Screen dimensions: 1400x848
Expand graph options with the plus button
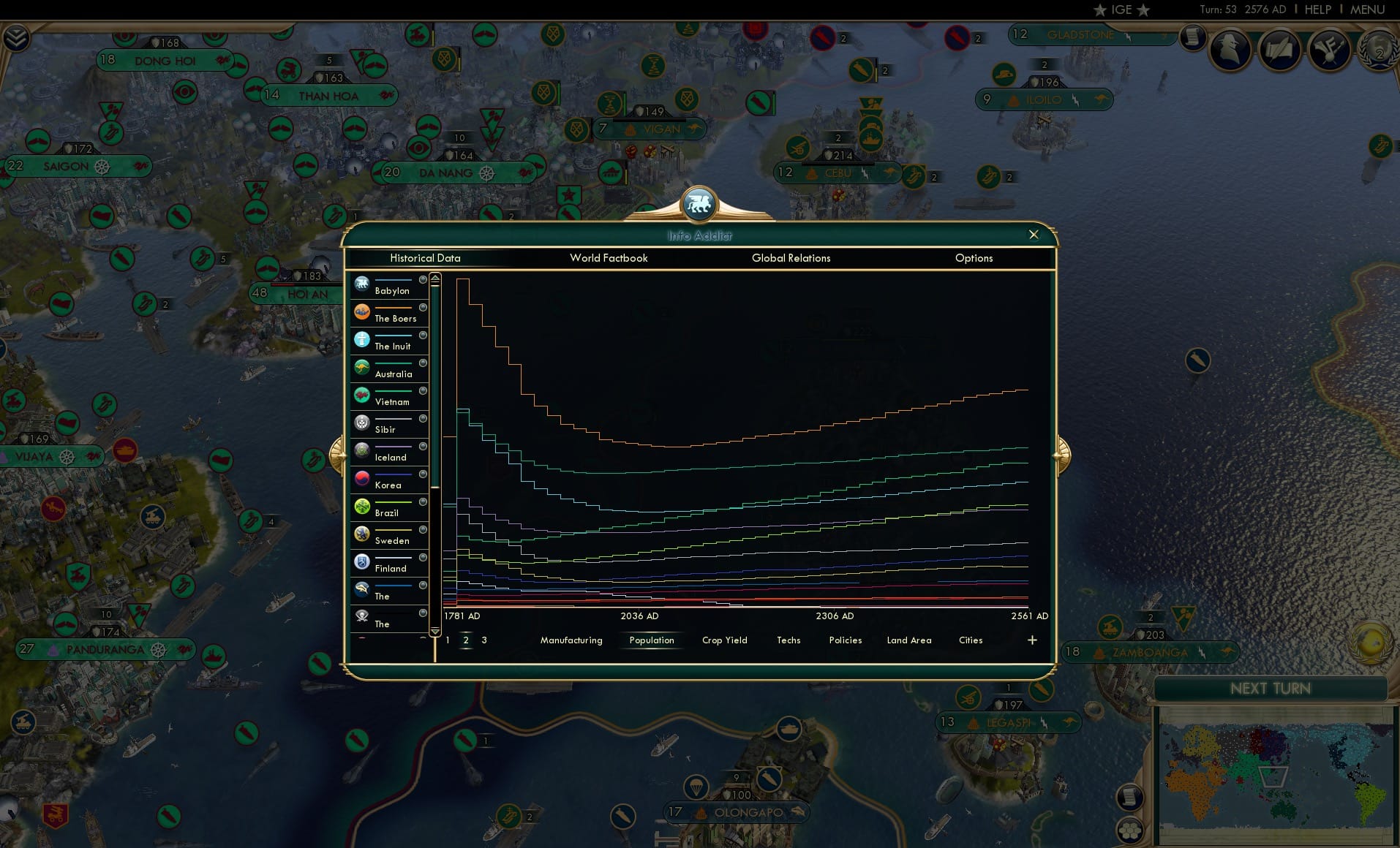pos(1032,640)
